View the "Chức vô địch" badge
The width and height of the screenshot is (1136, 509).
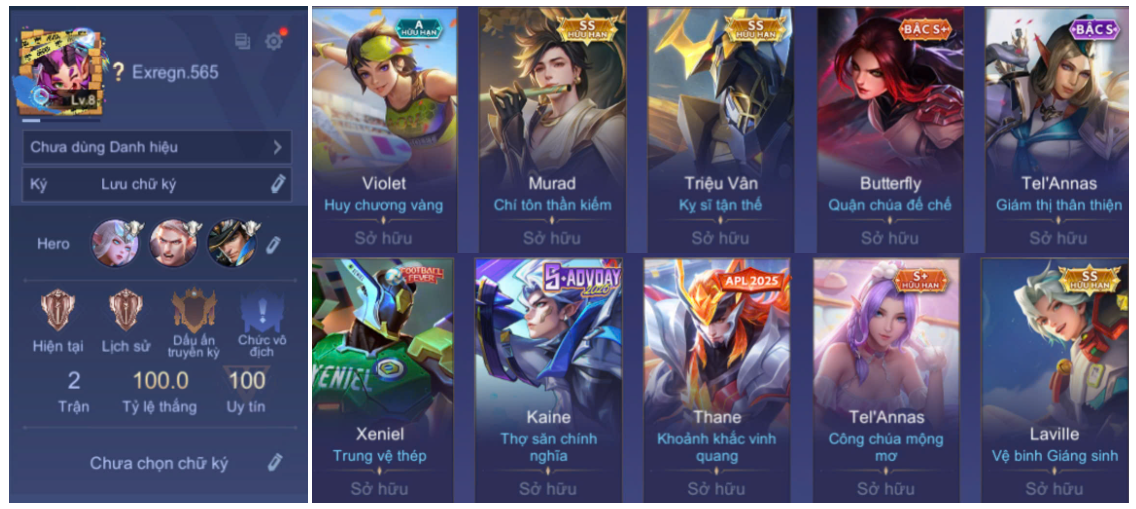tap(262, 311)
